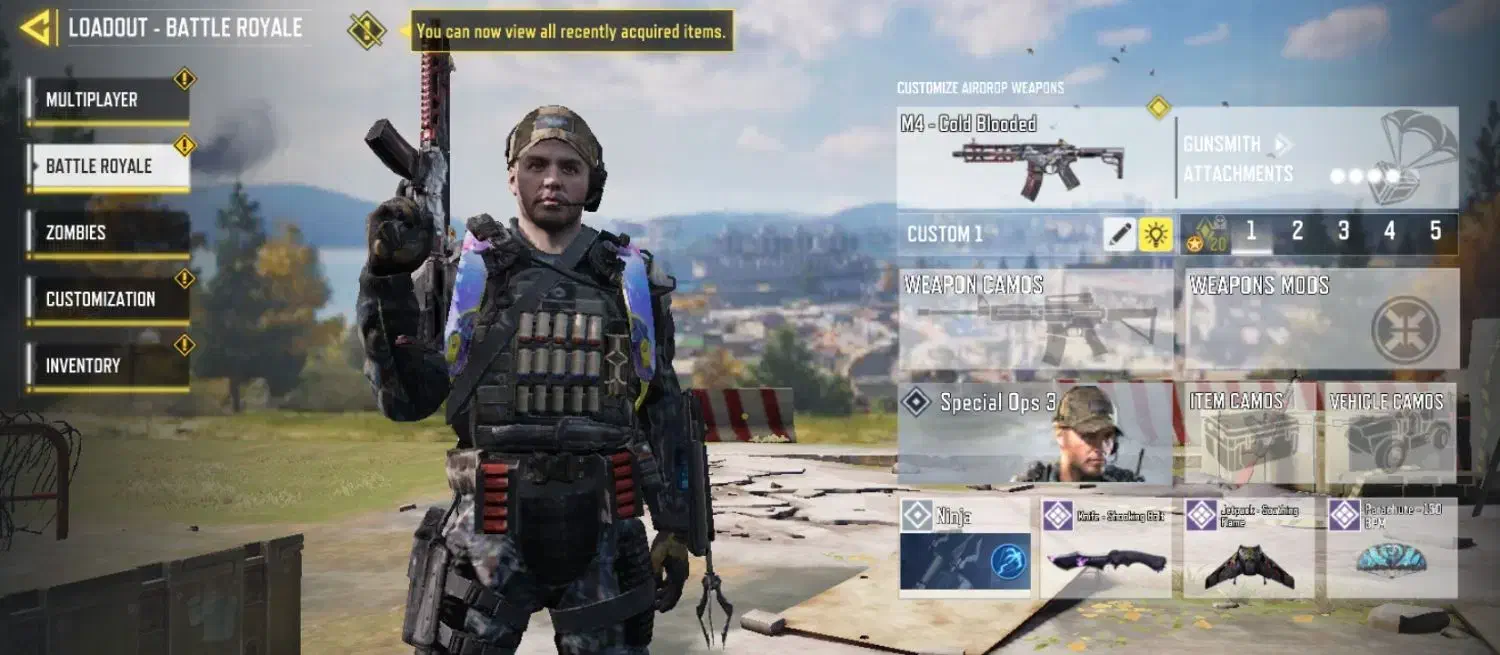
Task: Open the Multiplayer loadout tab
Action: pyautogui.click(x=108, y=100)
